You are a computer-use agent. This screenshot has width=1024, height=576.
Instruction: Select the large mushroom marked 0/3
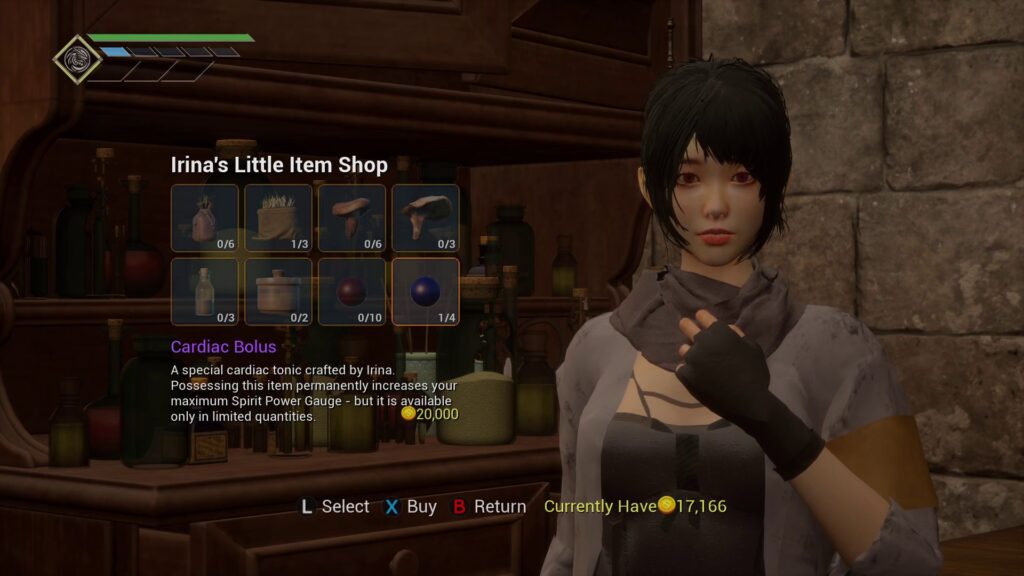(425, 218)
